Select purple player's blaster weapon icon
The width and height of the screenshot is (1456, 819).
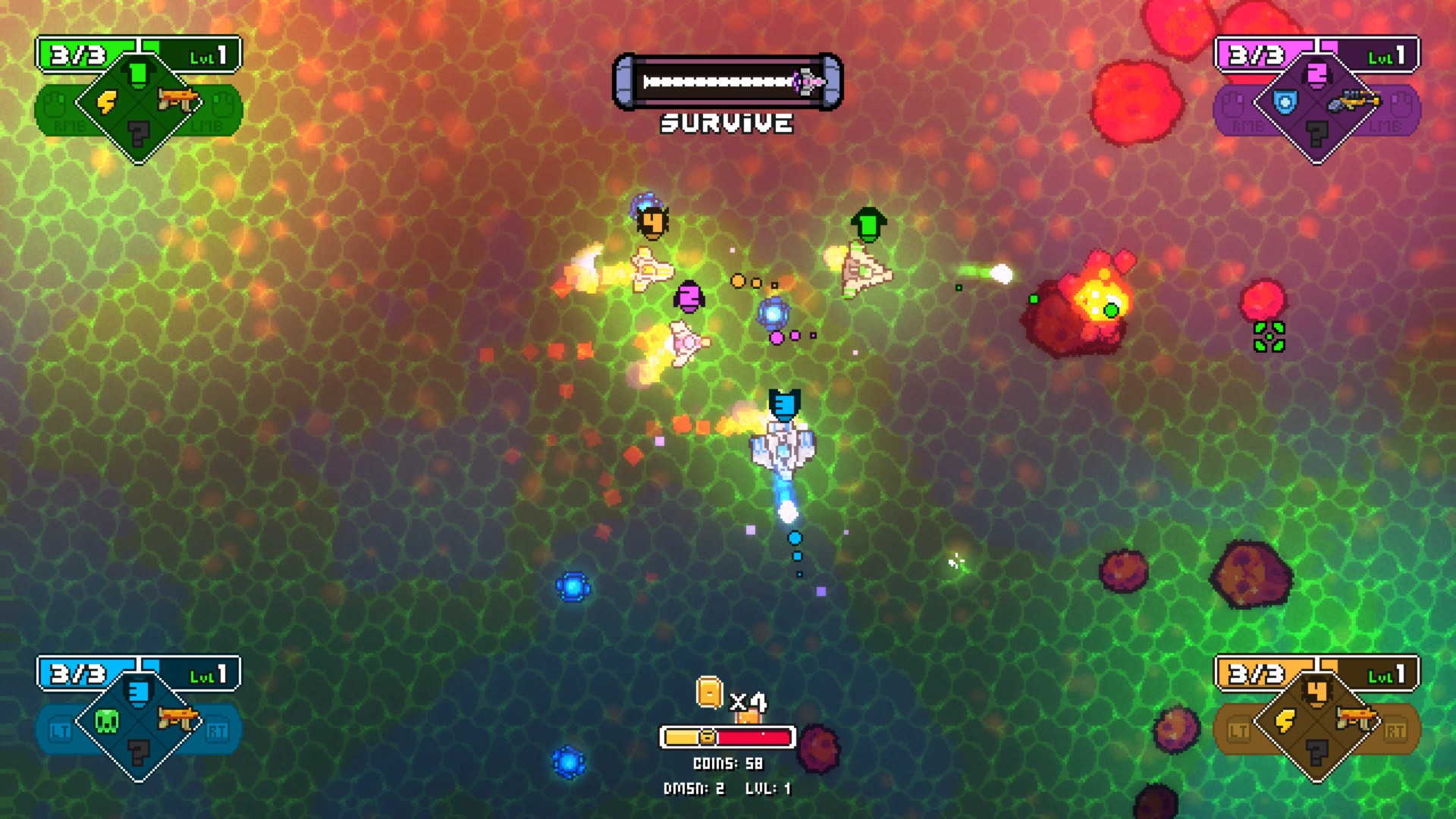1357,100
